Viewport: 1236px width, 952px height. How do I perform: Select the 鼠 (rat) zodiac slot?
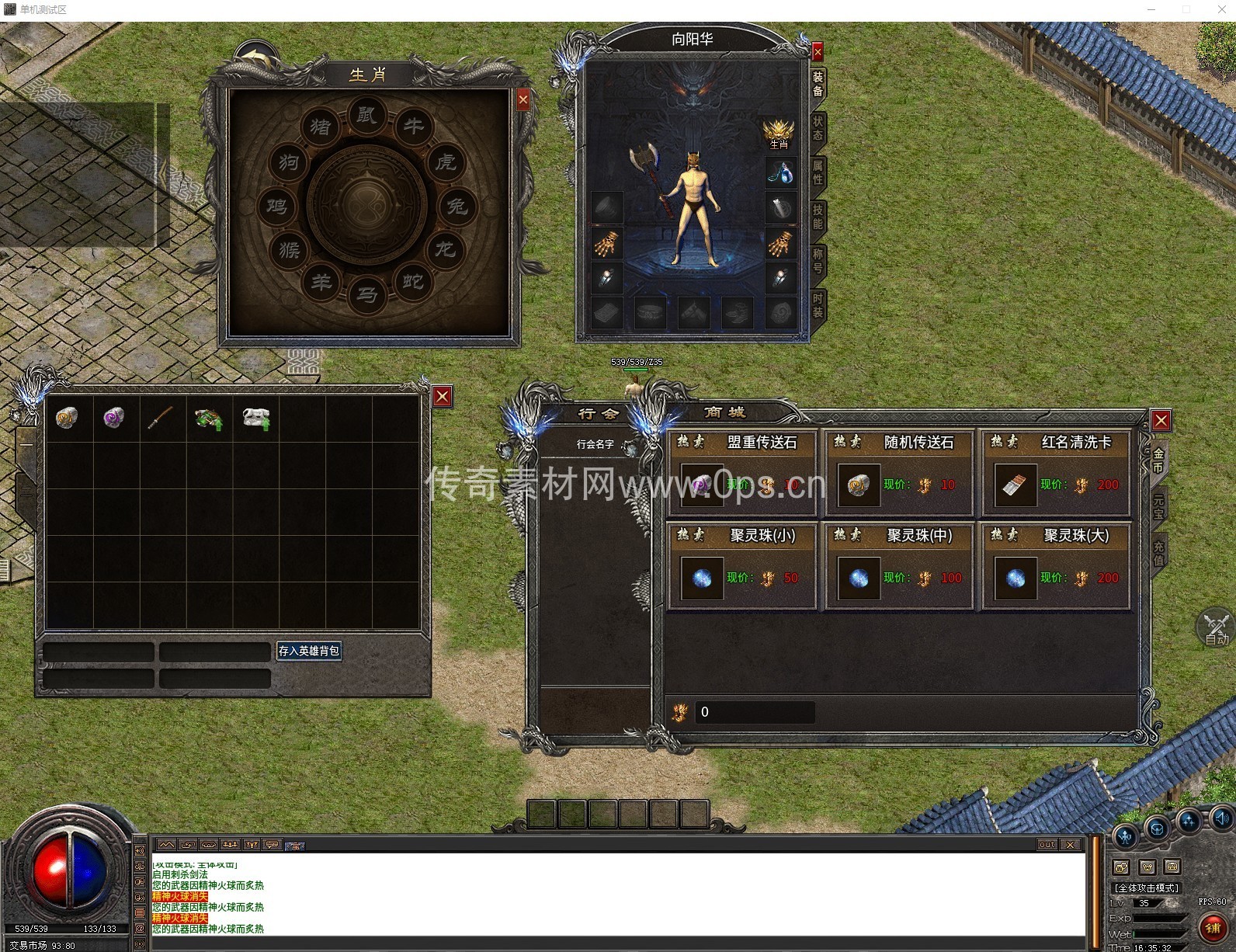pyautogui.click(x=366, y=116)
